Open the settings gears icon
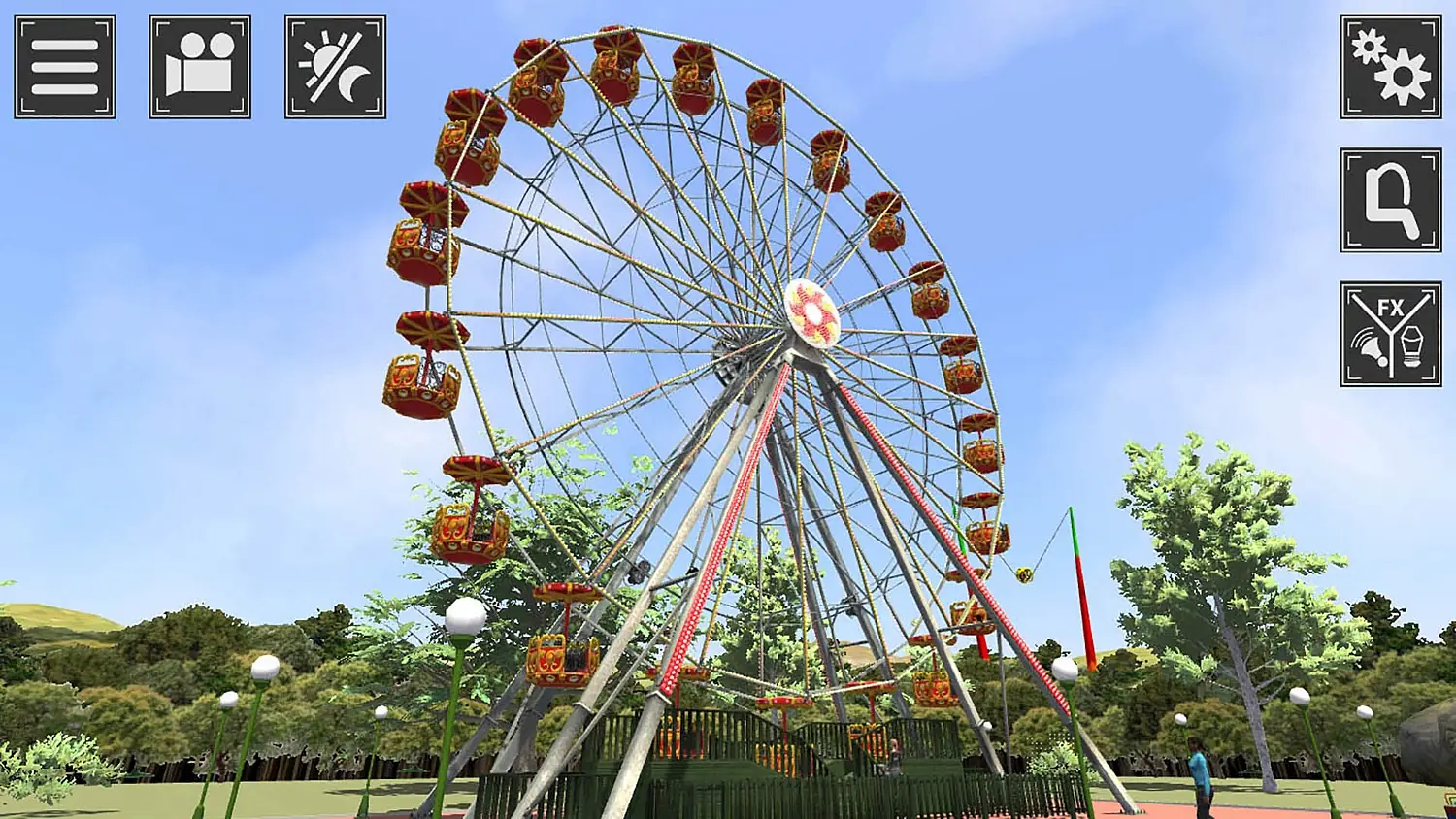 (1390, 69)
